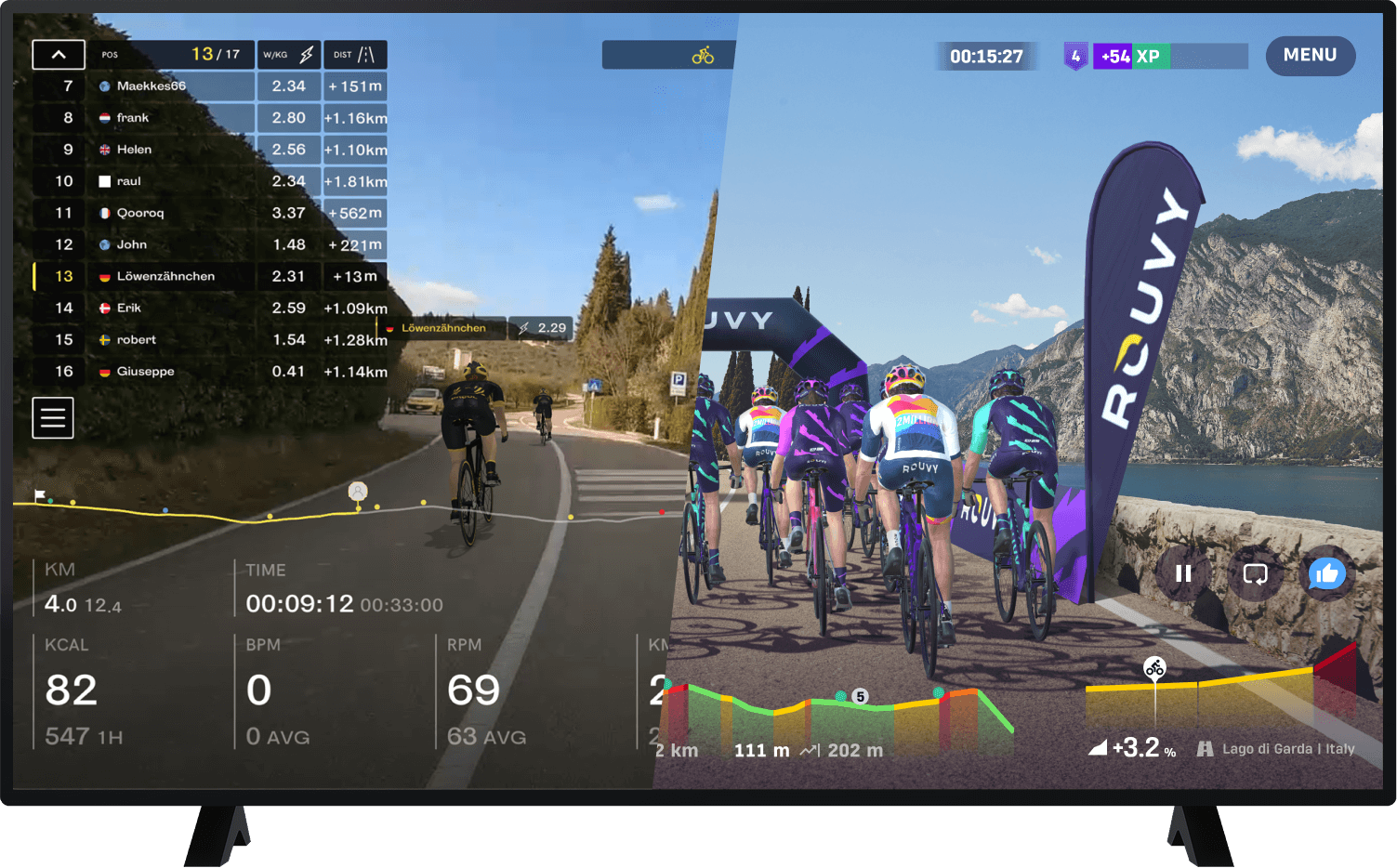Select Qooroq's leaderboard entry

(139, 213)
